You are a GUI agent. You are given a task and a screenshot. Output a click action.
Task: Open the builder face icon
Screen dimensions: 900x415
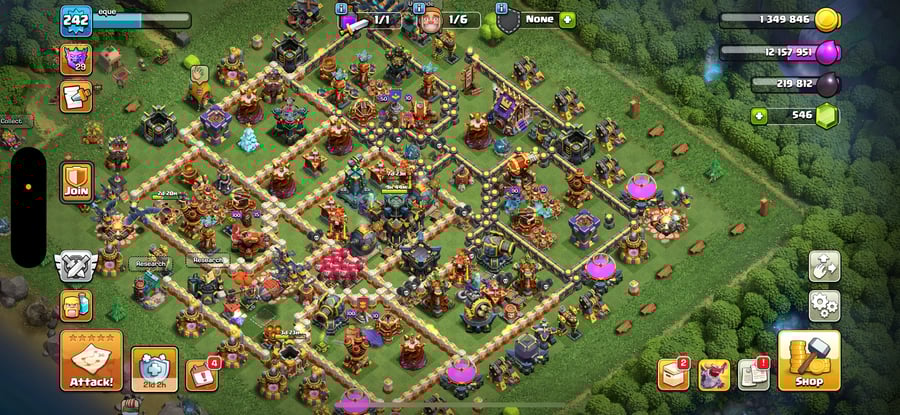[x=75, y=305]
